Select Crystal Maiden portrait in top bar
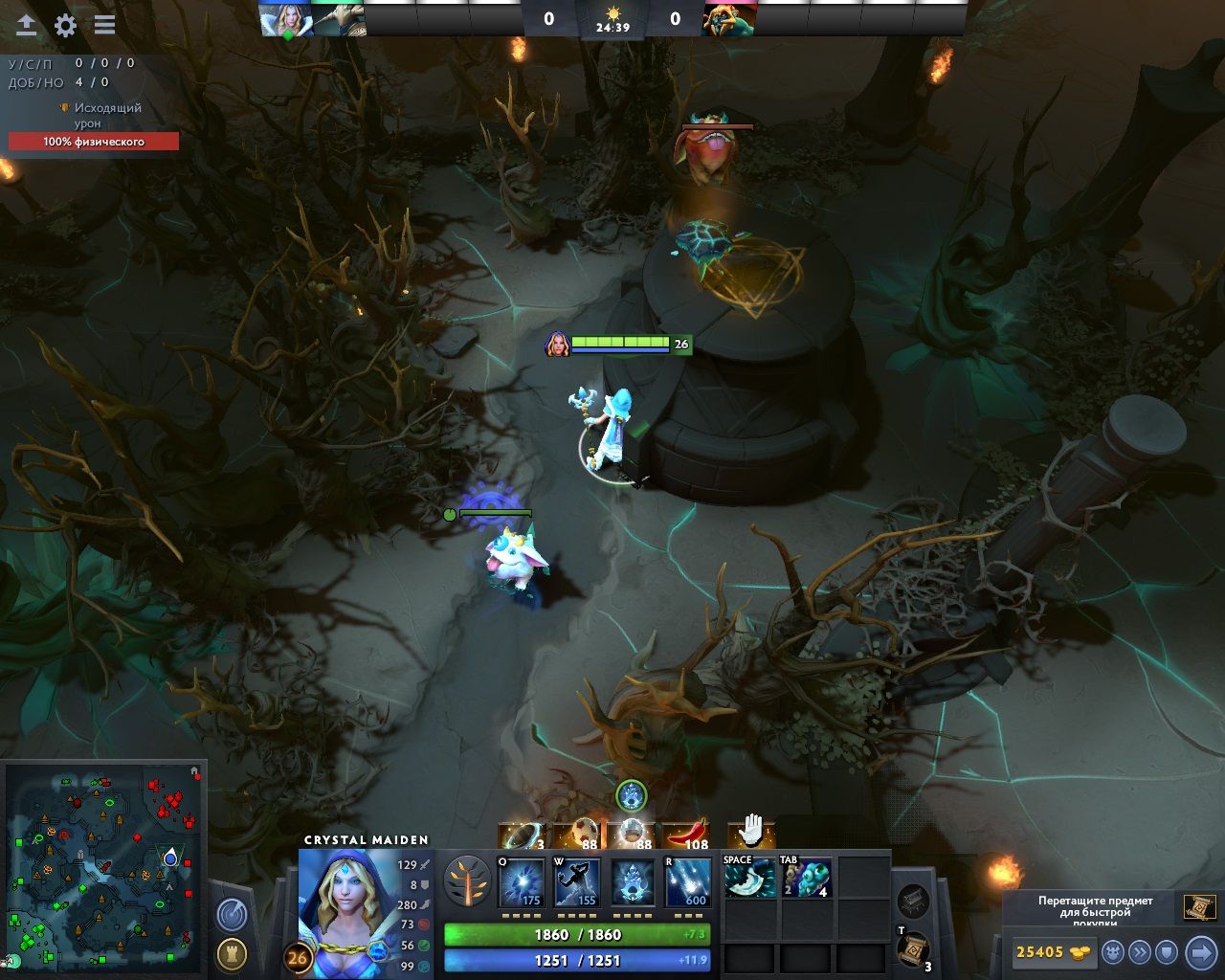Screen dimensions: 1225x980 pyautogui.click(x=285, y=19)
